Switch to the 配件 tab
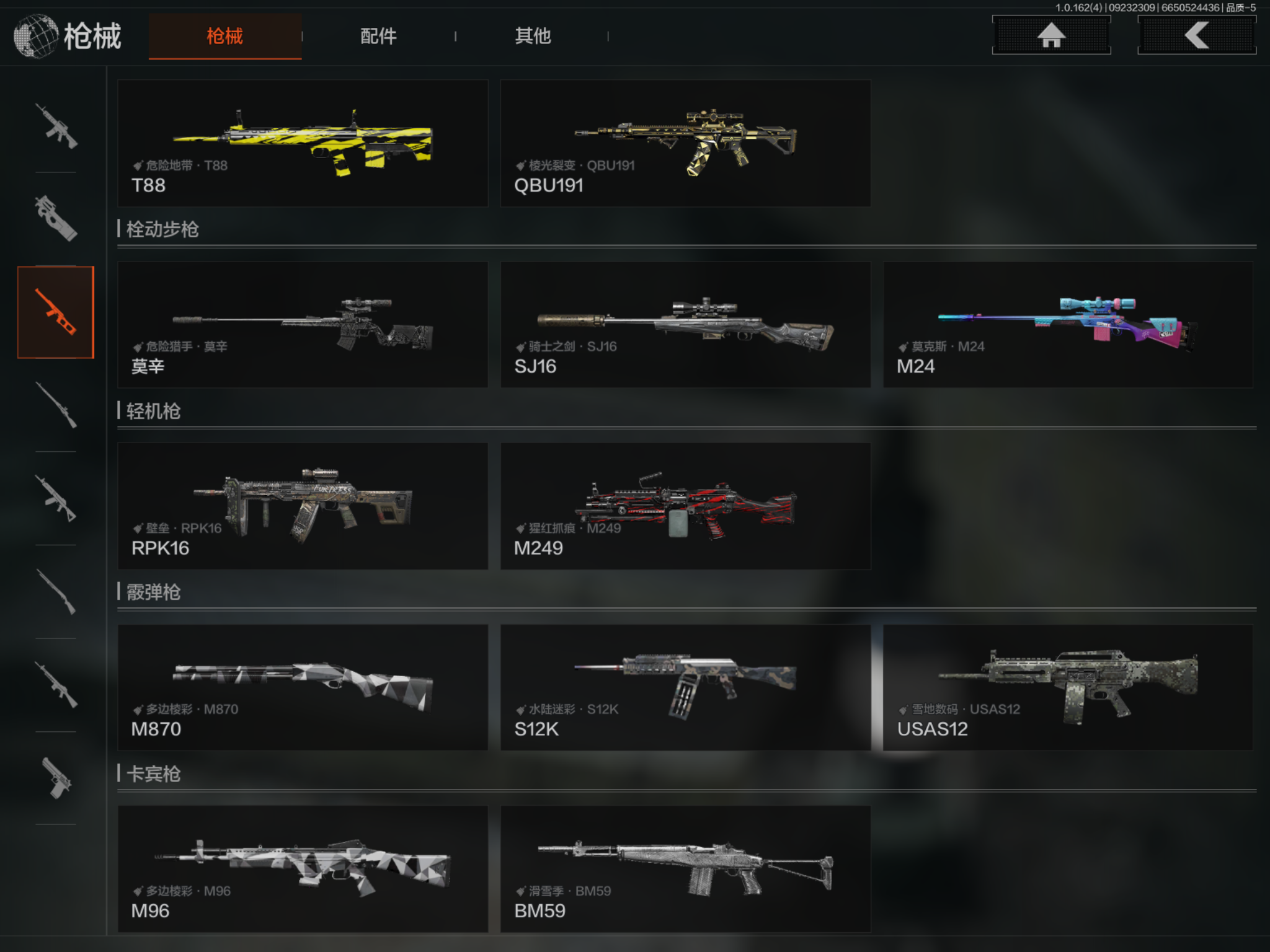Screen dimensions: 1270x952 point(378,36)
